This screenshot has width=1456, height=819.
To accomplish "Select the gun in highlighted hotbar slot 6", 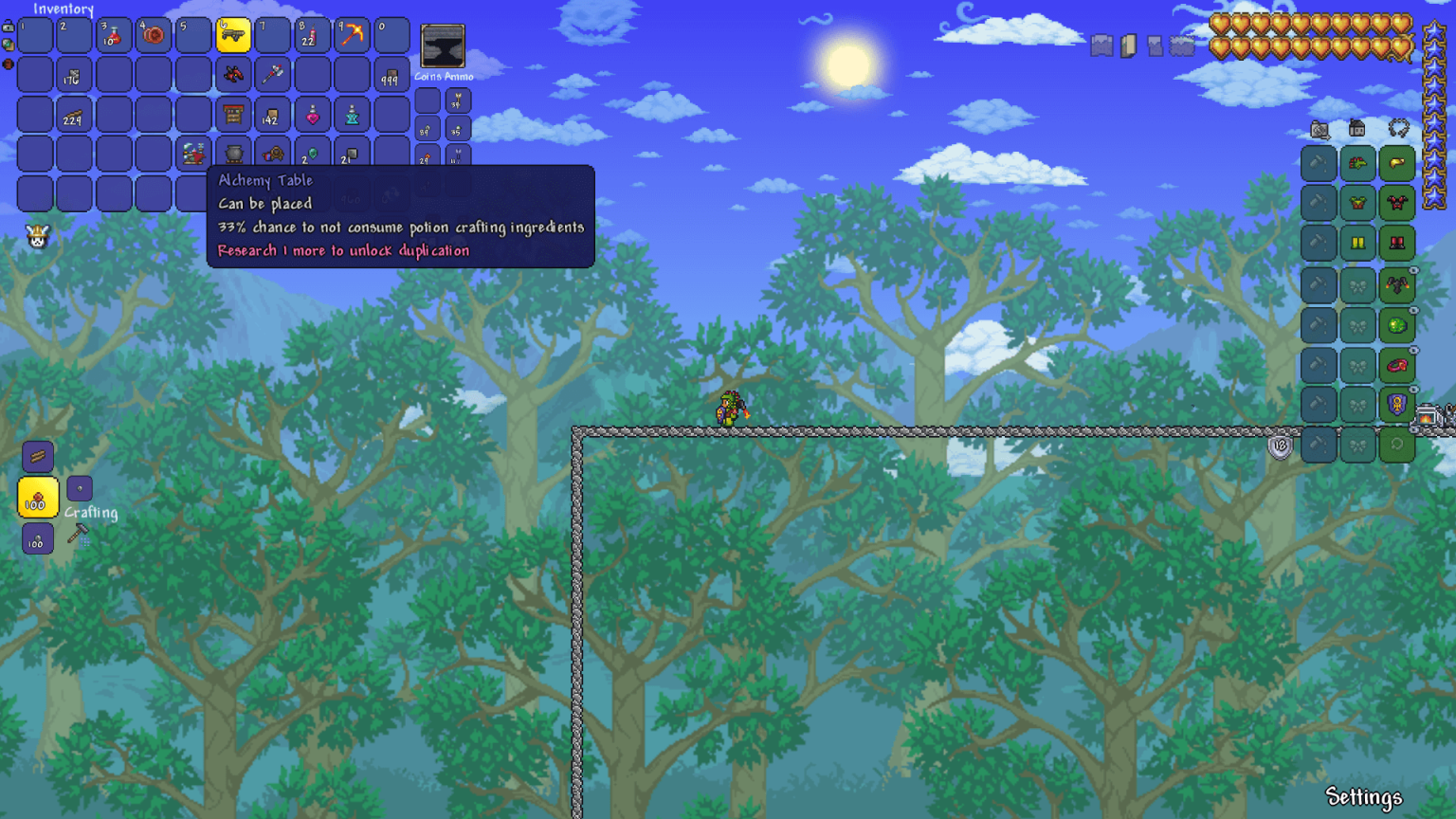I will point(232,34).
